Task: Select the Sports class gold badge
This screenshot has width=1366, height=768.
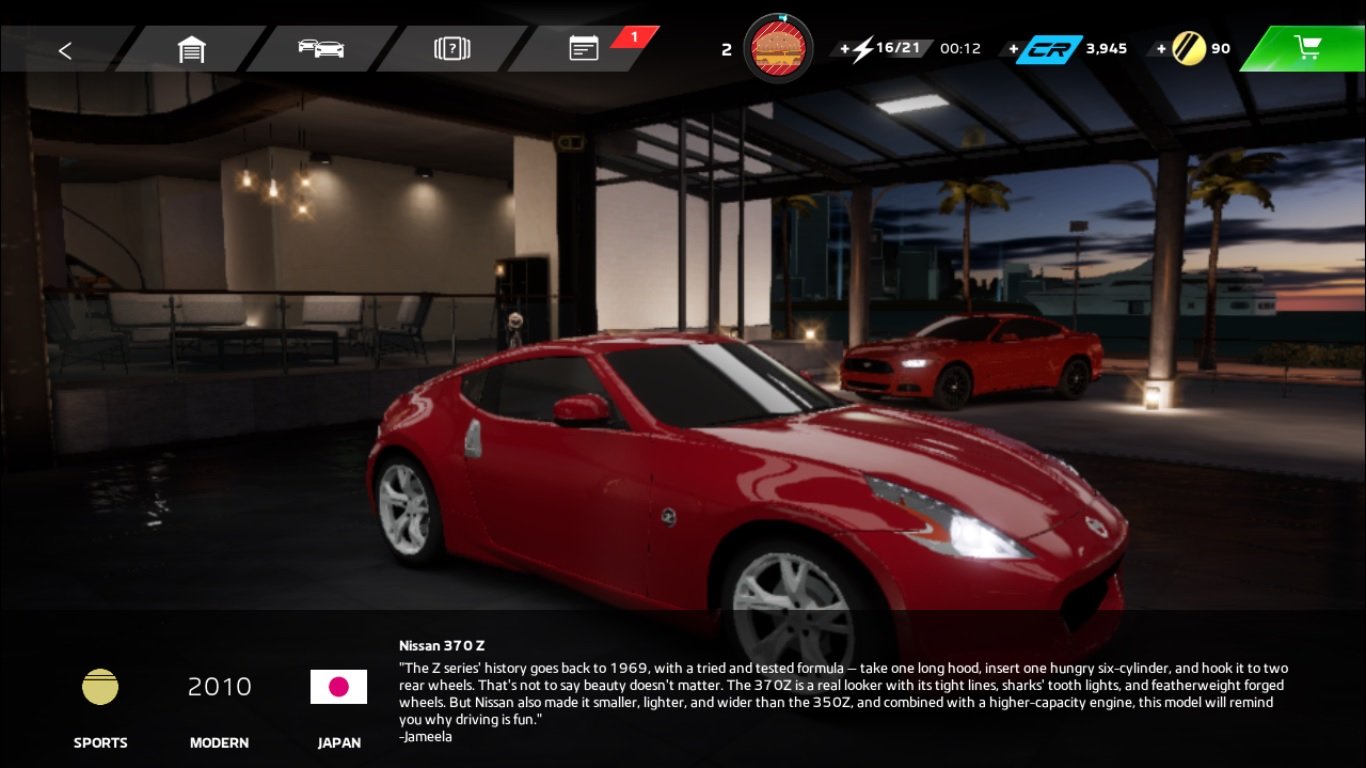Action: (100, 687)
